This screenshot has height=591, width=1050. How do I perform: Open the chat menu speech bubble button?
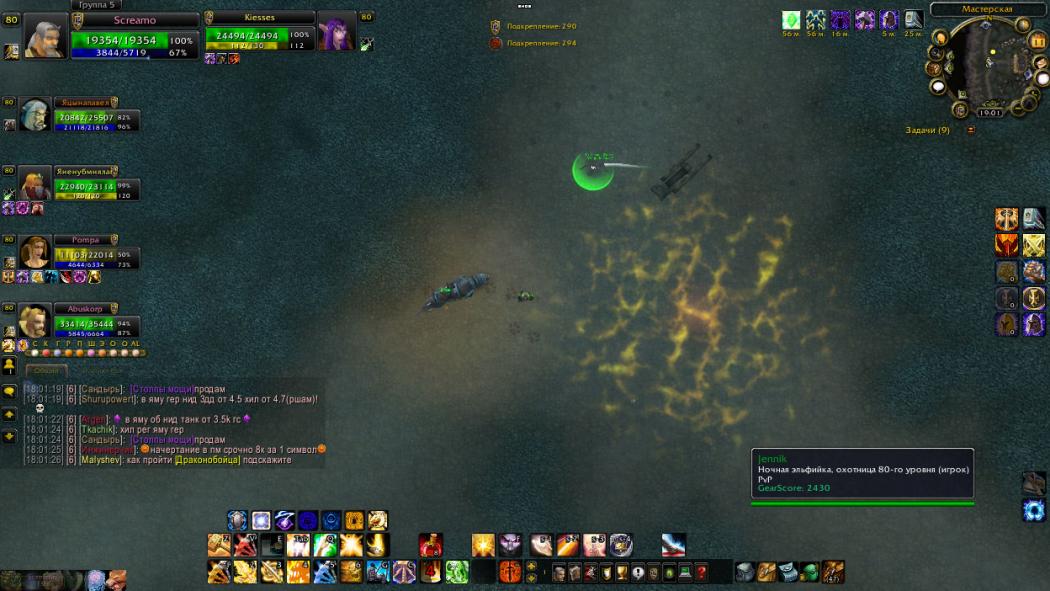(9, 391)
